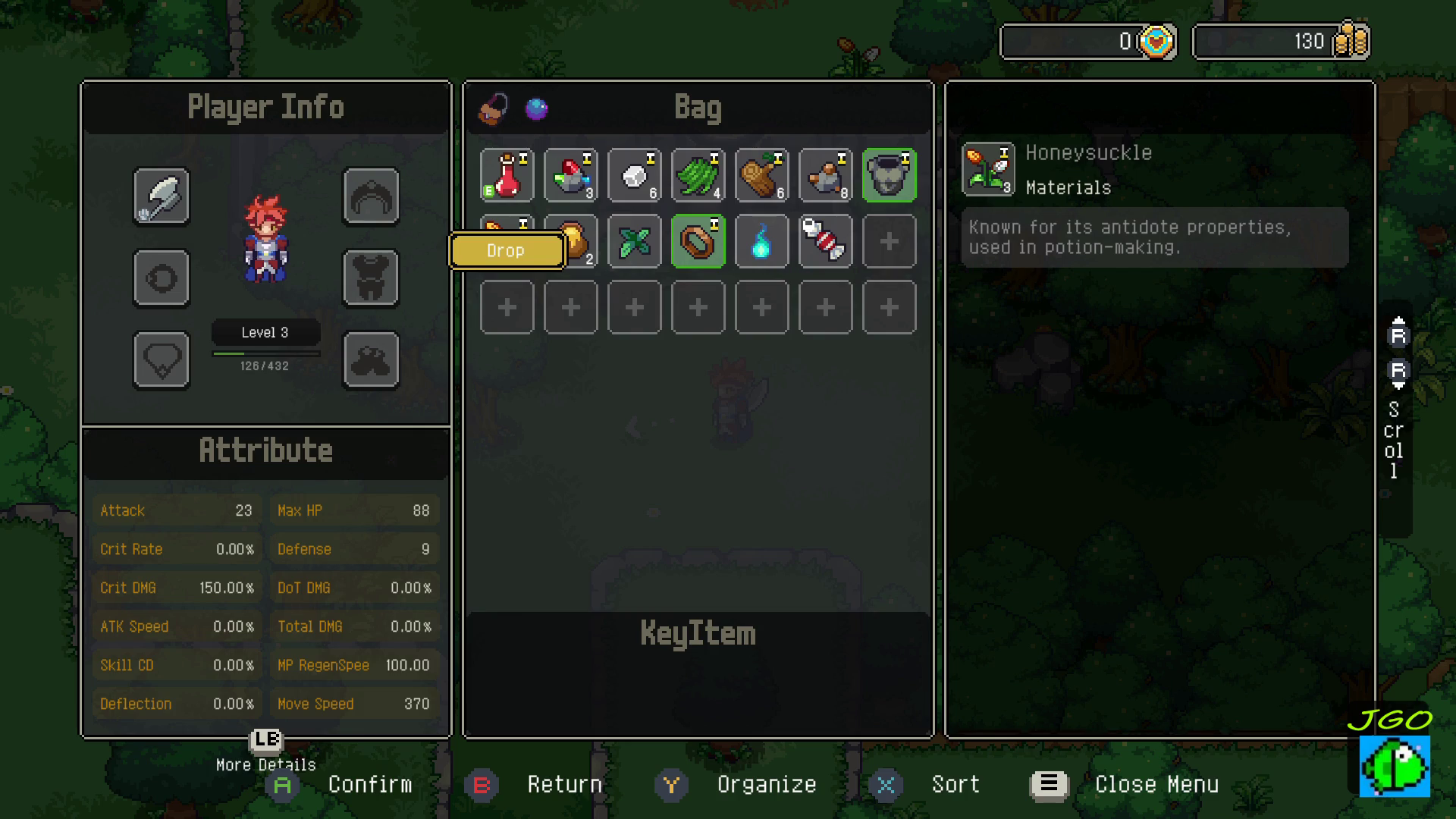Click the copper ore item
The image size is (1456, 819).
pyautogui.click(x=826, y=175)
